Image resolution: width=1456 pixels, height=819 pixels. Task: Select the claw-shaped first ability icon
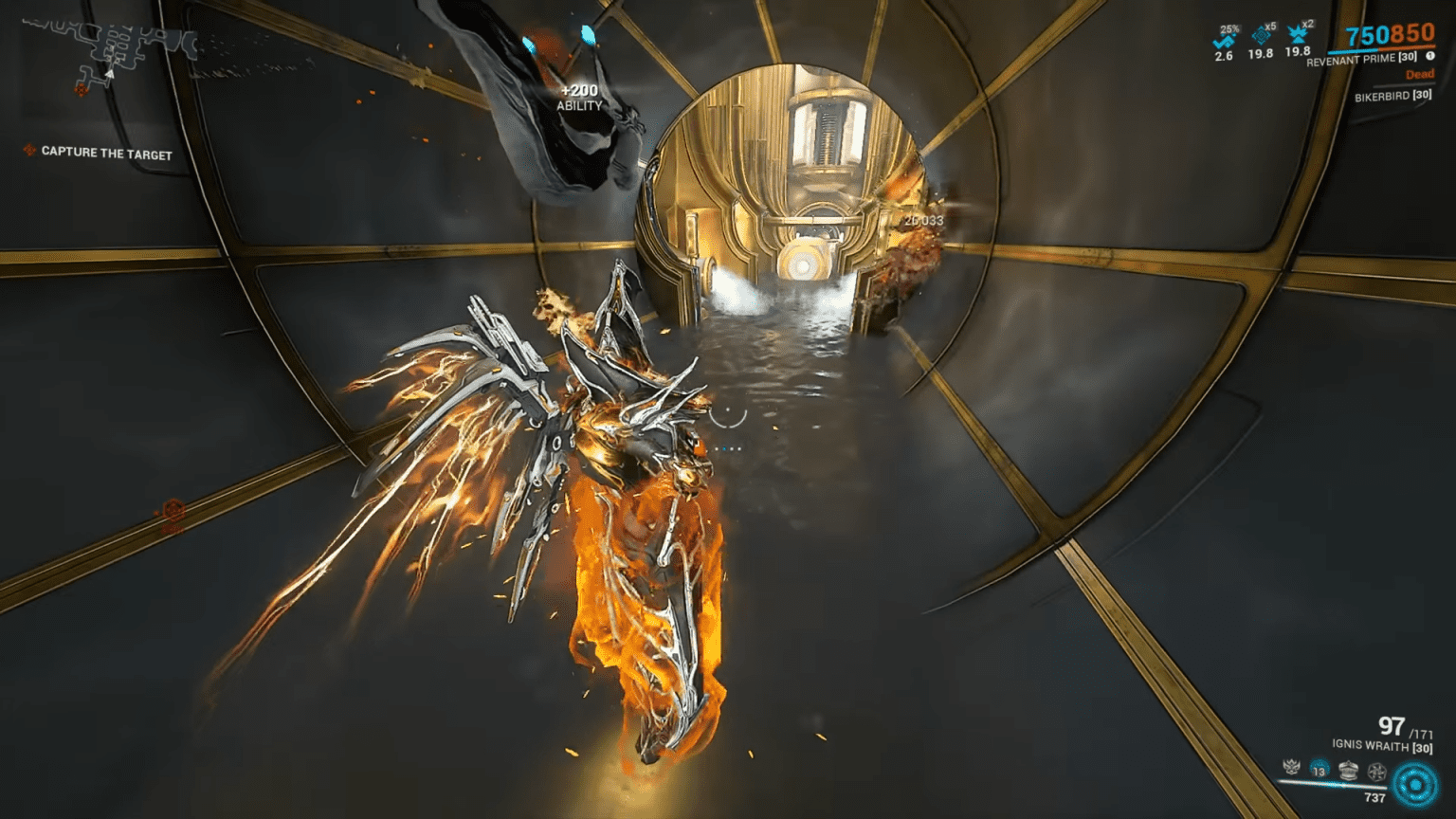1291,768
